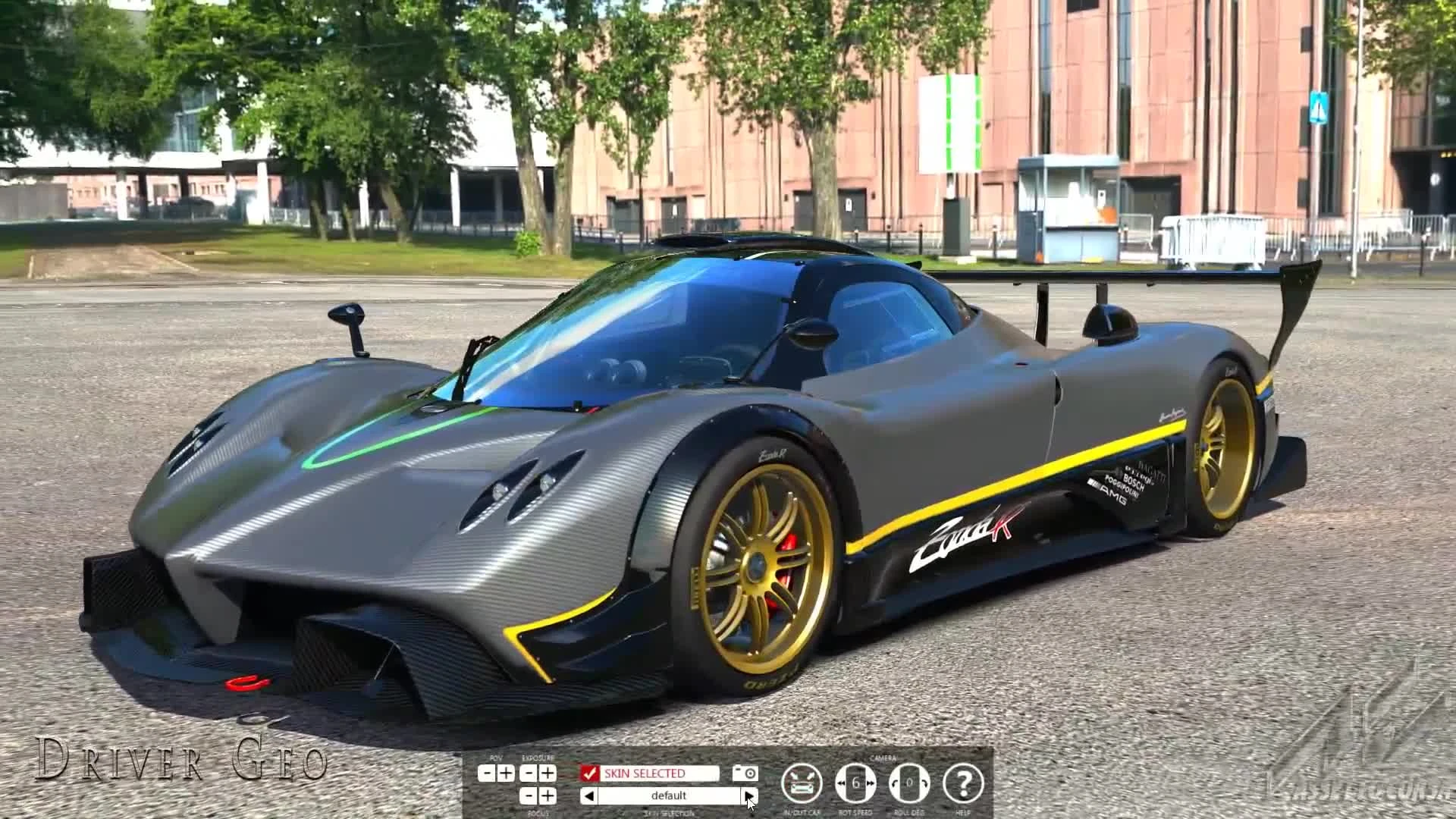Click the ROT SPEED circular control
This screenshot has height=819, width=1456.
[856, 782]
